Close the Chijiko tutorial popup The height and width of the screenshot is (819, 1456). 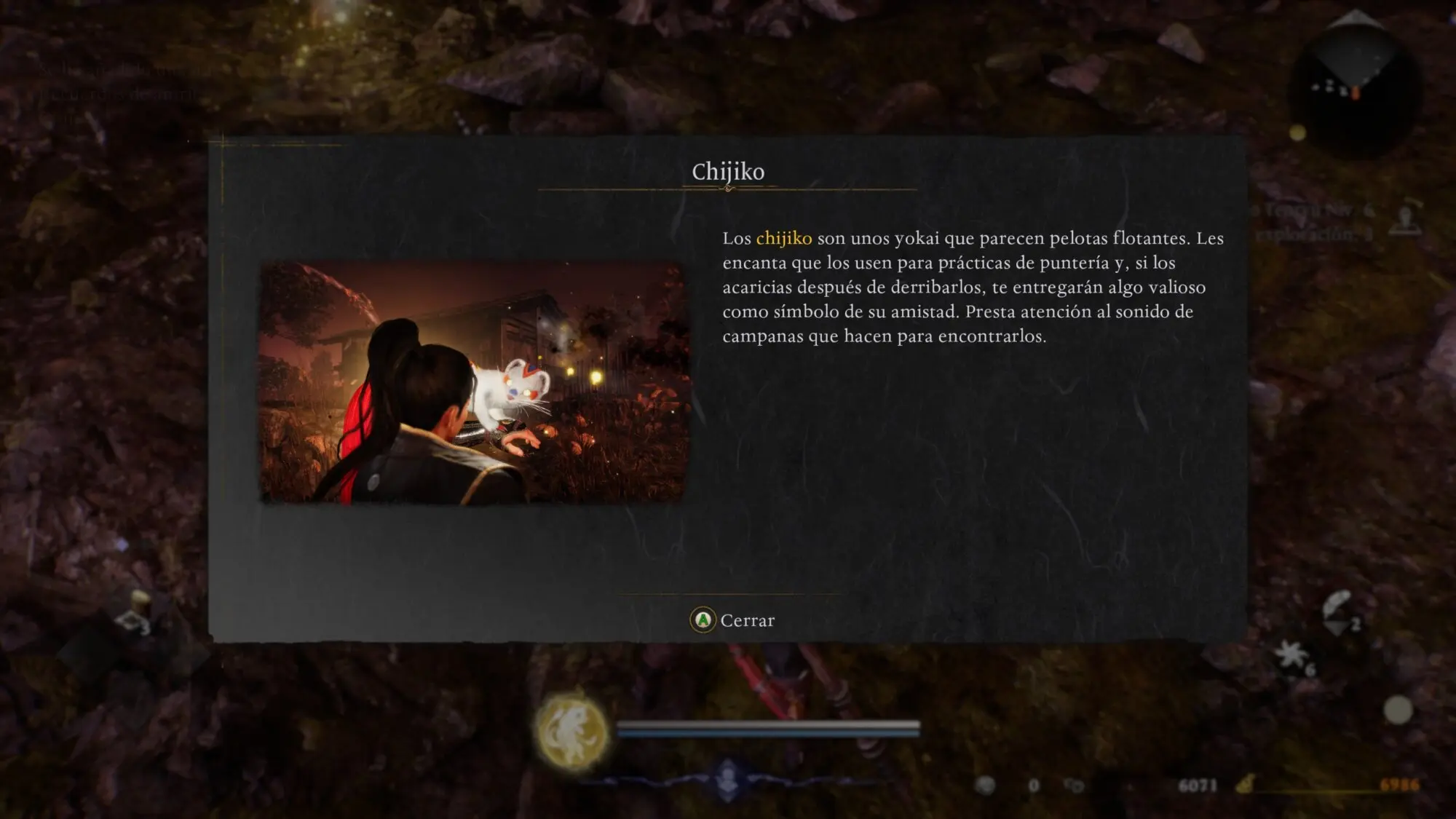(732, 620)
